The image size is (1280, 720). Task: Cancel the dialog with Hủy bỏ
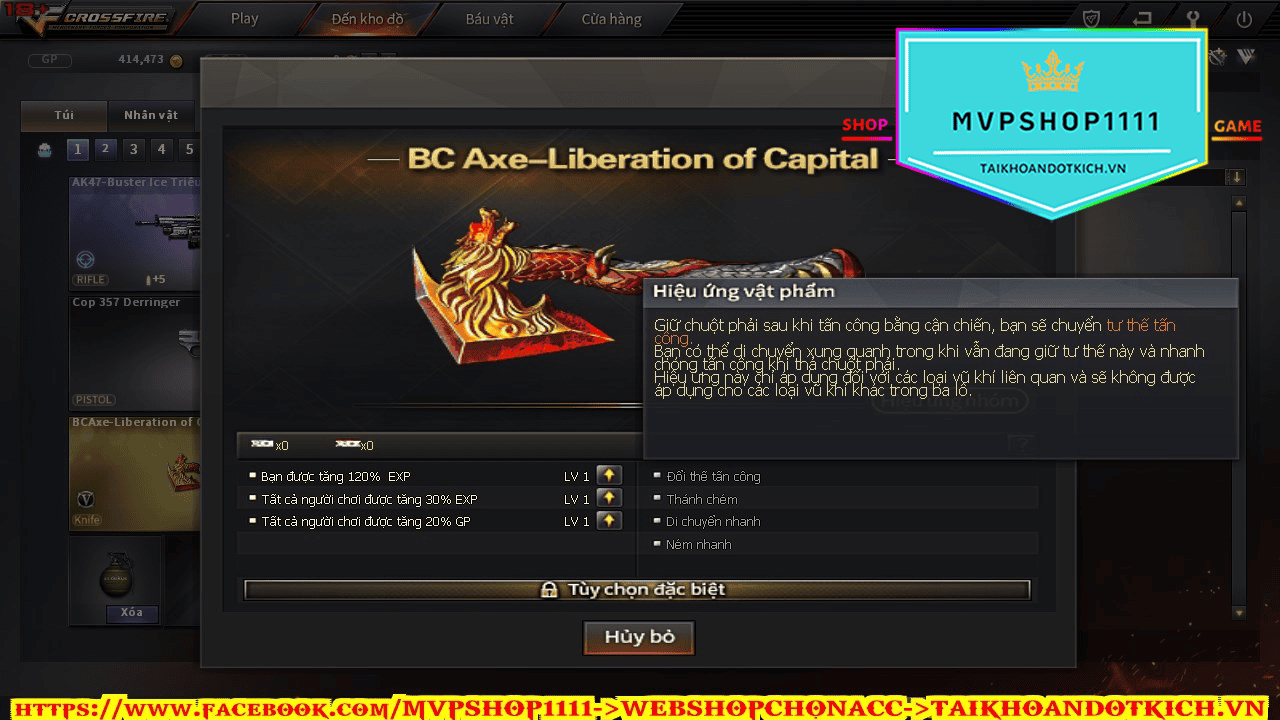pyautogui.click(x=638, y=637)
